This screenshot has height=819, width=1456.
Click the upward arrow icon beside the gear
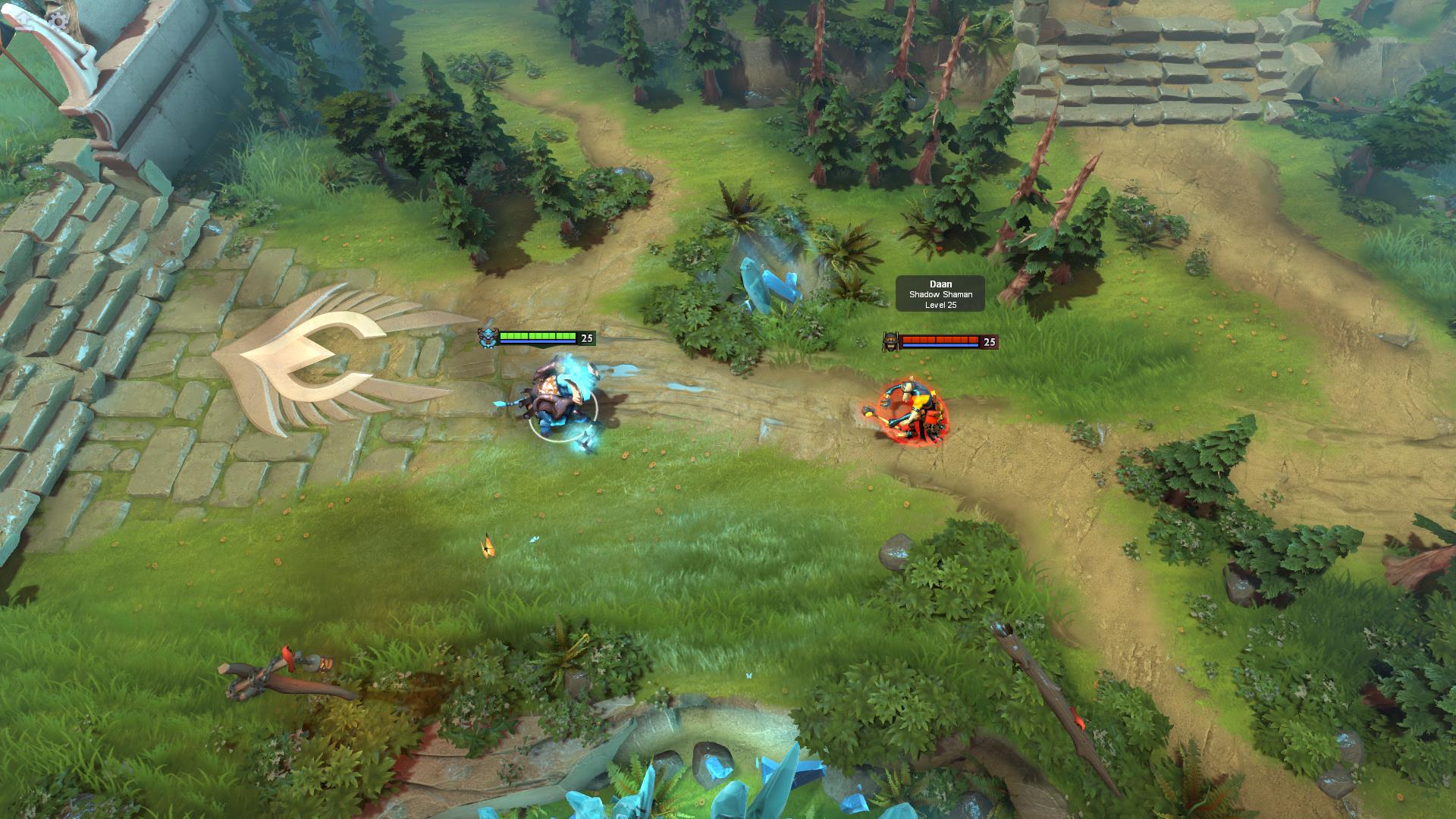coord(24,18)
